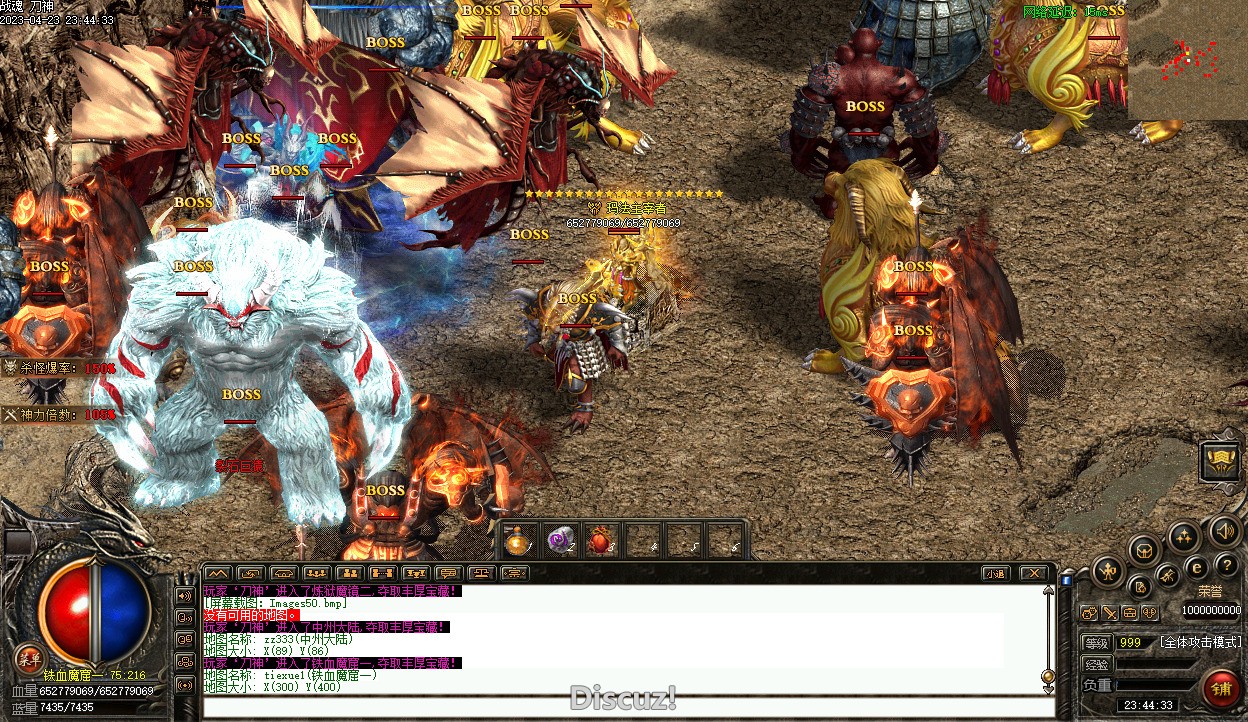Viewport: 1248px width, 722px height.
Task: Use the red pouch in hotbar slot 3
Action: (599, 541)
